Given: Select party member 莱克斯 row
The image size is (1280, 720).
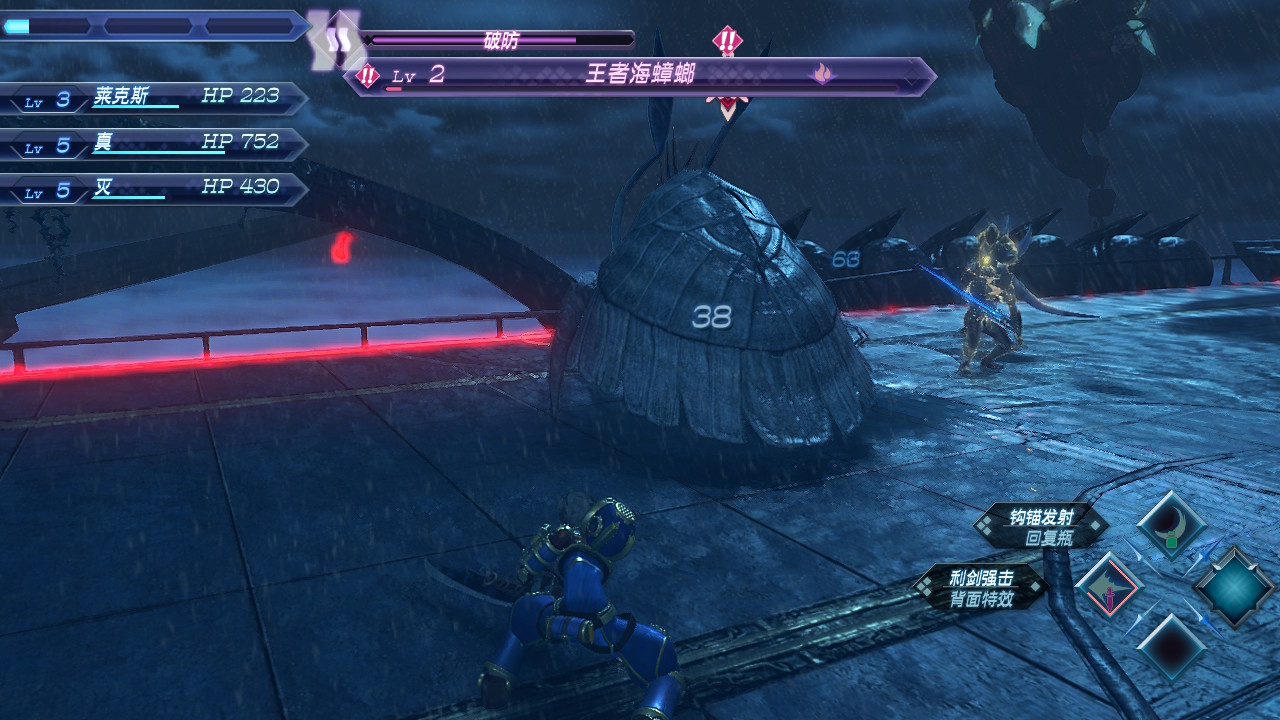Looking at the screenshot, I should 155,98.
